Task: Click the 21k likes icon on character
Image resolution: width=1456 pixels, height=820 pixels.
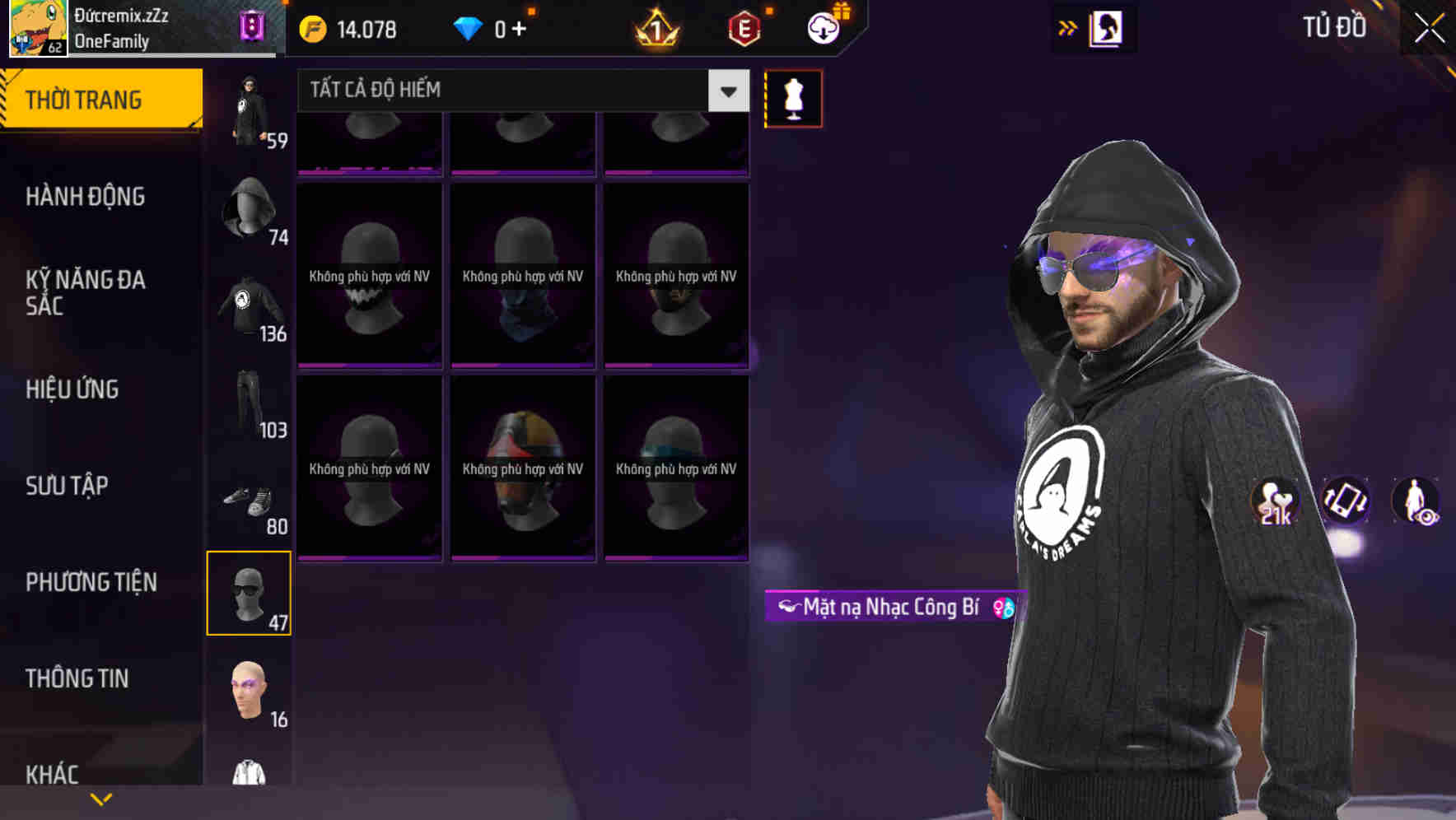Action: (1275, 502)
